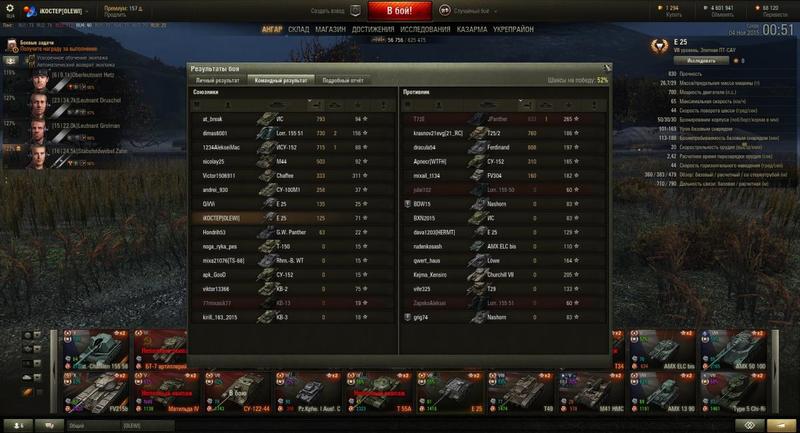
Task: Start a battle with the red В бой! button
Action: point(400,11)
